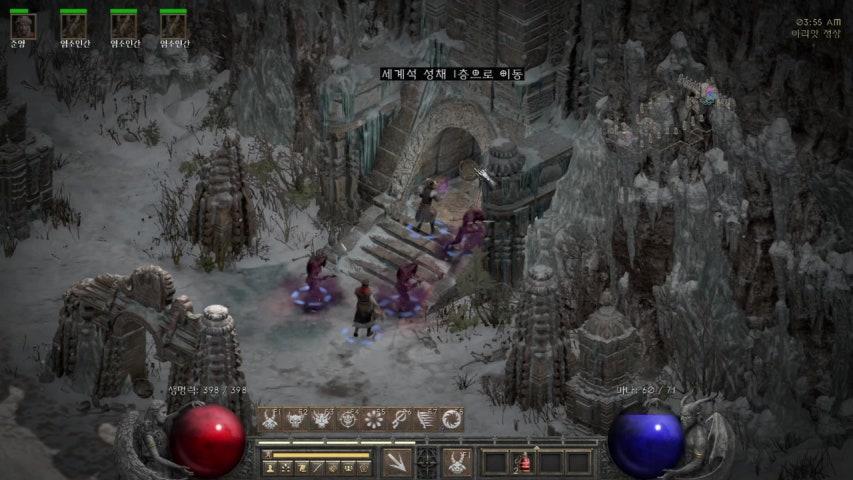Image resolution: width=853 pixels, height=480 pixels.
Task: Open the right-click horned skull skill selector
Action: (x=457, y=461)
